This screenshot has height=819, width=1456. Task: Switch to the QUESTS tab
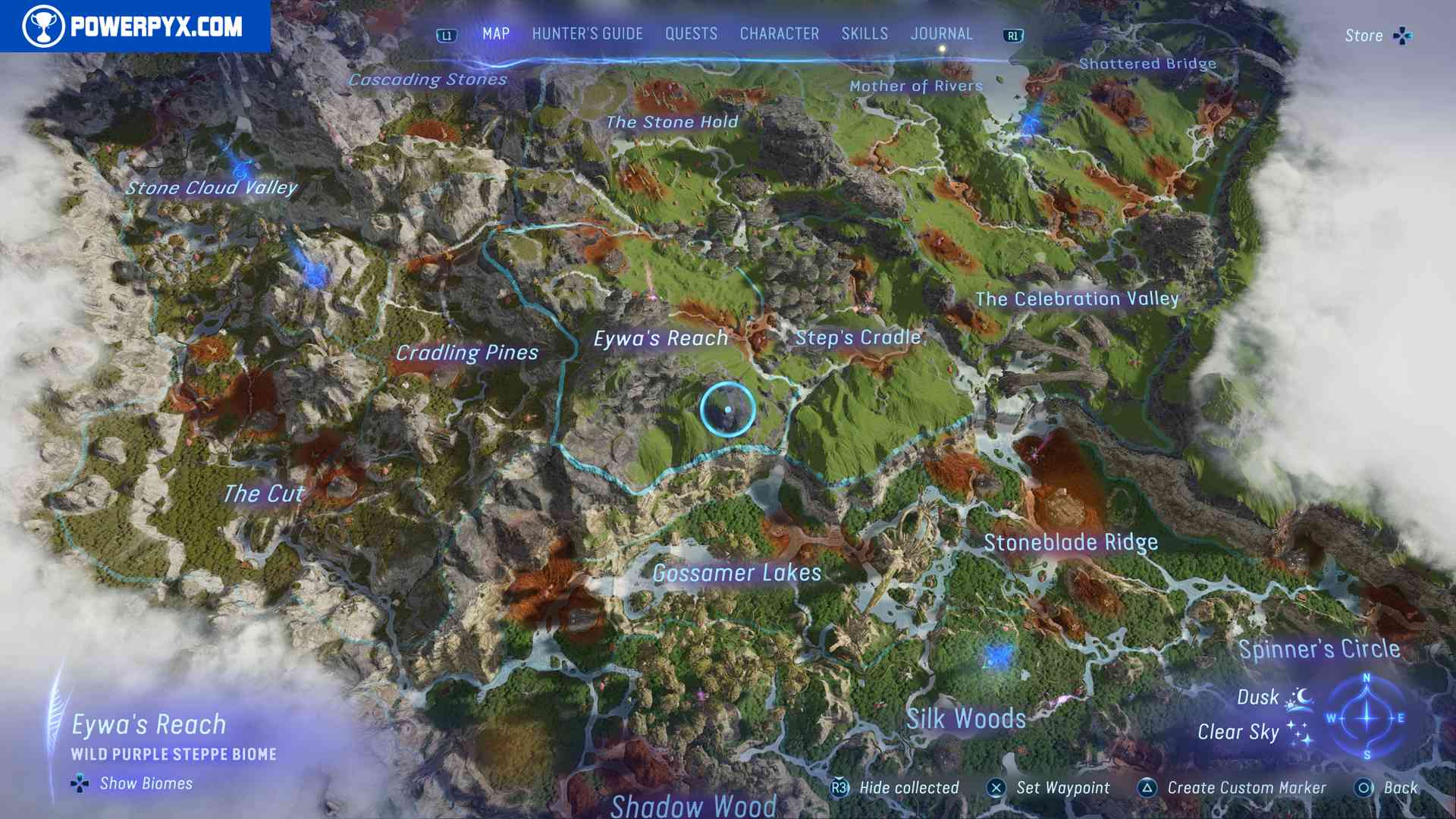click(690, 33)
